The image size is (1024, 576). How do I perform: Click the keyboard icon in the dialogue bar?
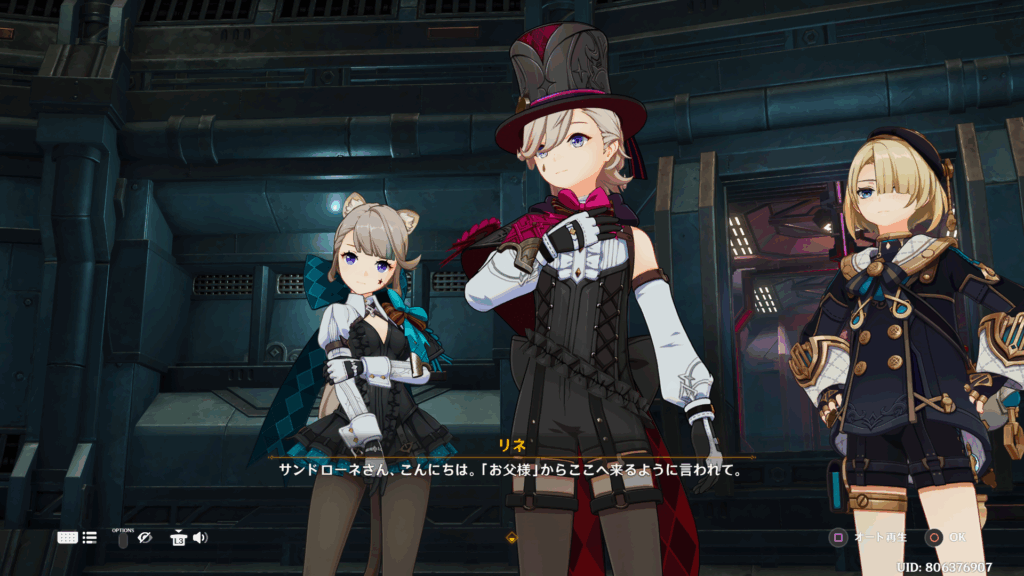coord(67,537)
